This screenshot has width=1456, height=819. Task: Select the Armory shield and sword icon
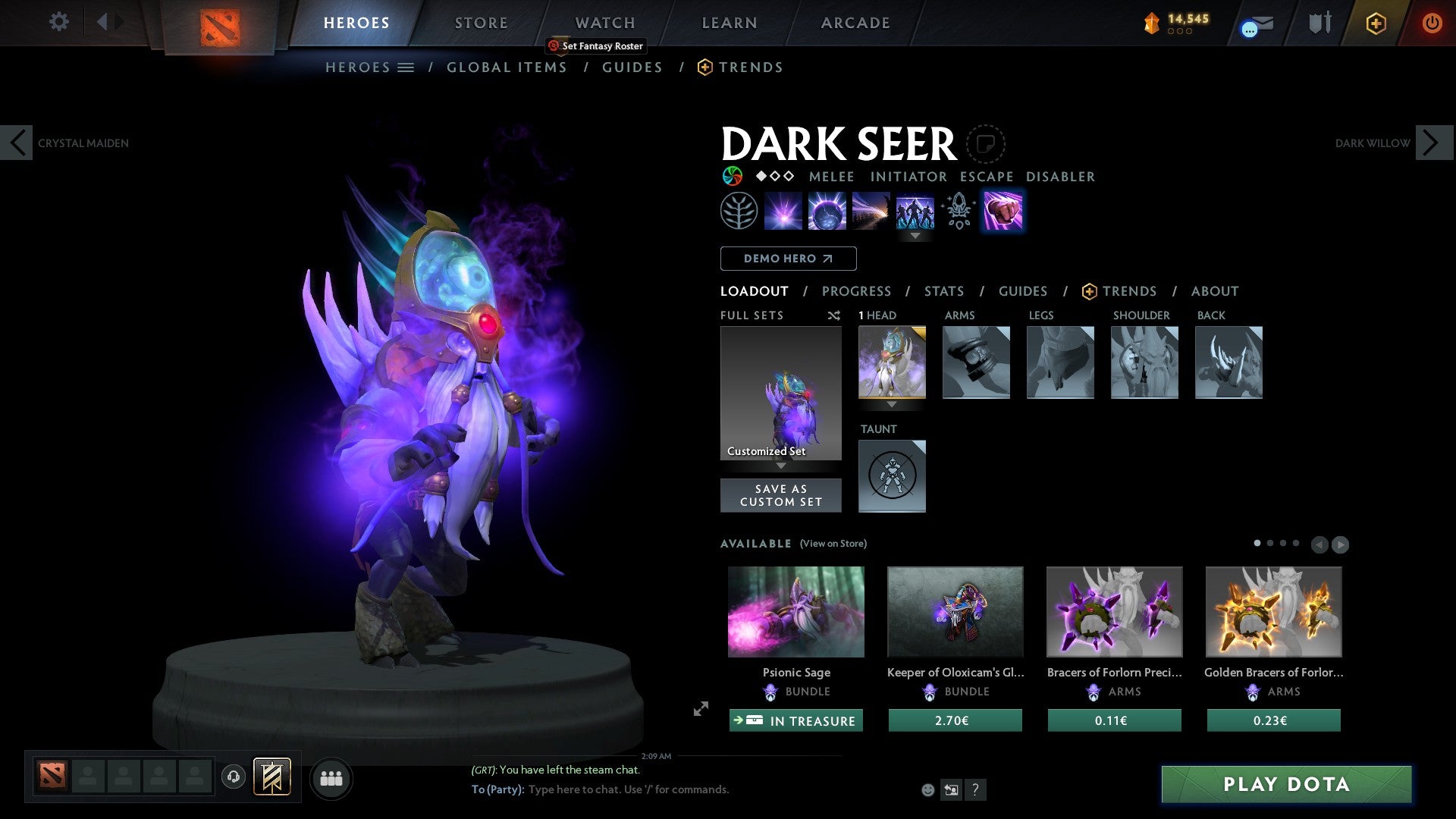[1319, 23]
